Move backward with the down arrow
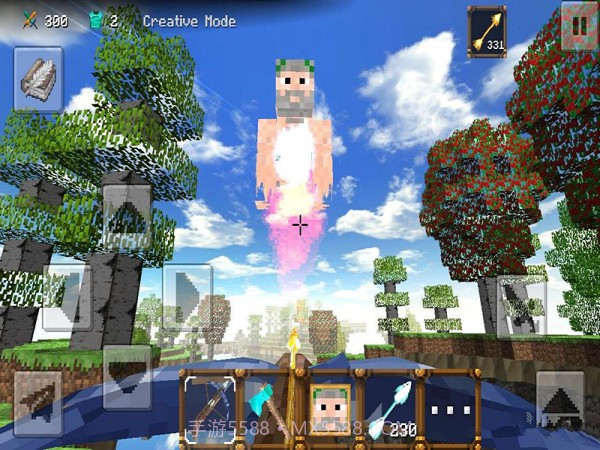Image resolution: width=600 pixels, height=450 pixels. tap(126, 374)
